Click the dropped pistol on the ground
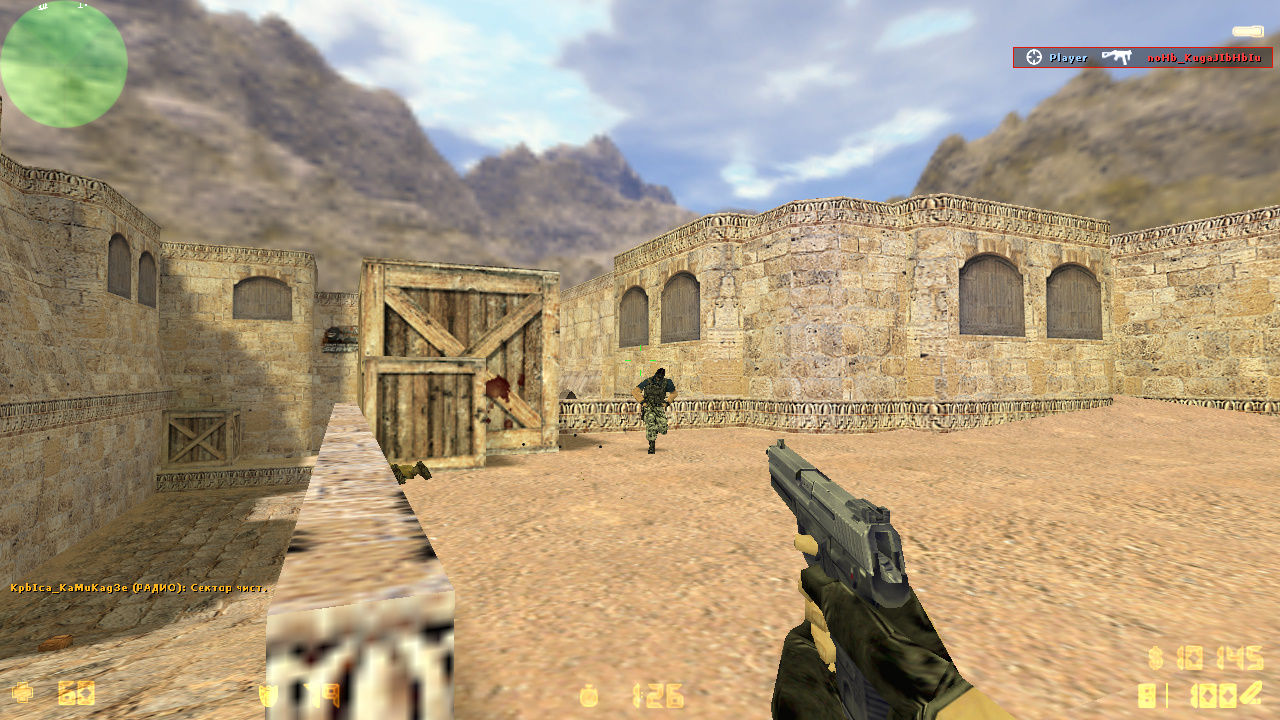Viewport: 1280px width, 720px height. point(413,470)
